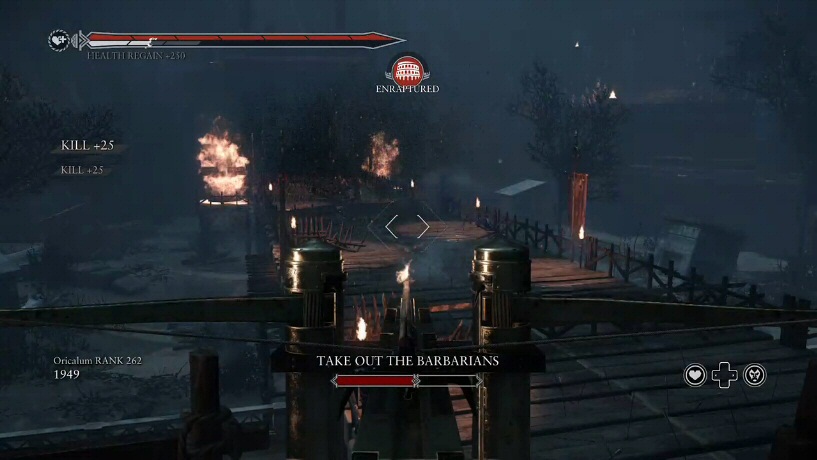Select the lion mask perk icon
This screenshot has height=460, width=817.
coord(755,375)
